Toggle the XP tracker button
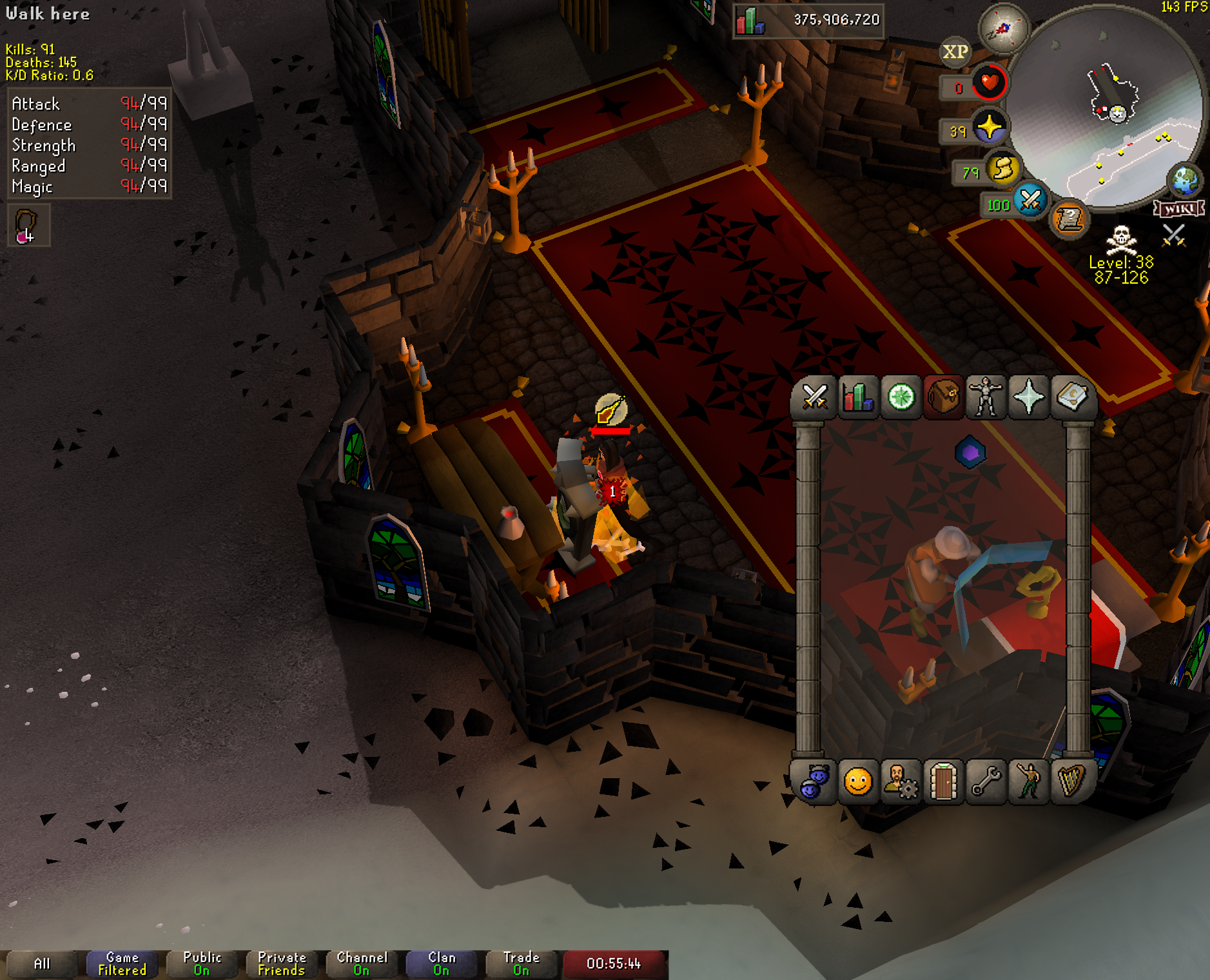 (955, 52)
